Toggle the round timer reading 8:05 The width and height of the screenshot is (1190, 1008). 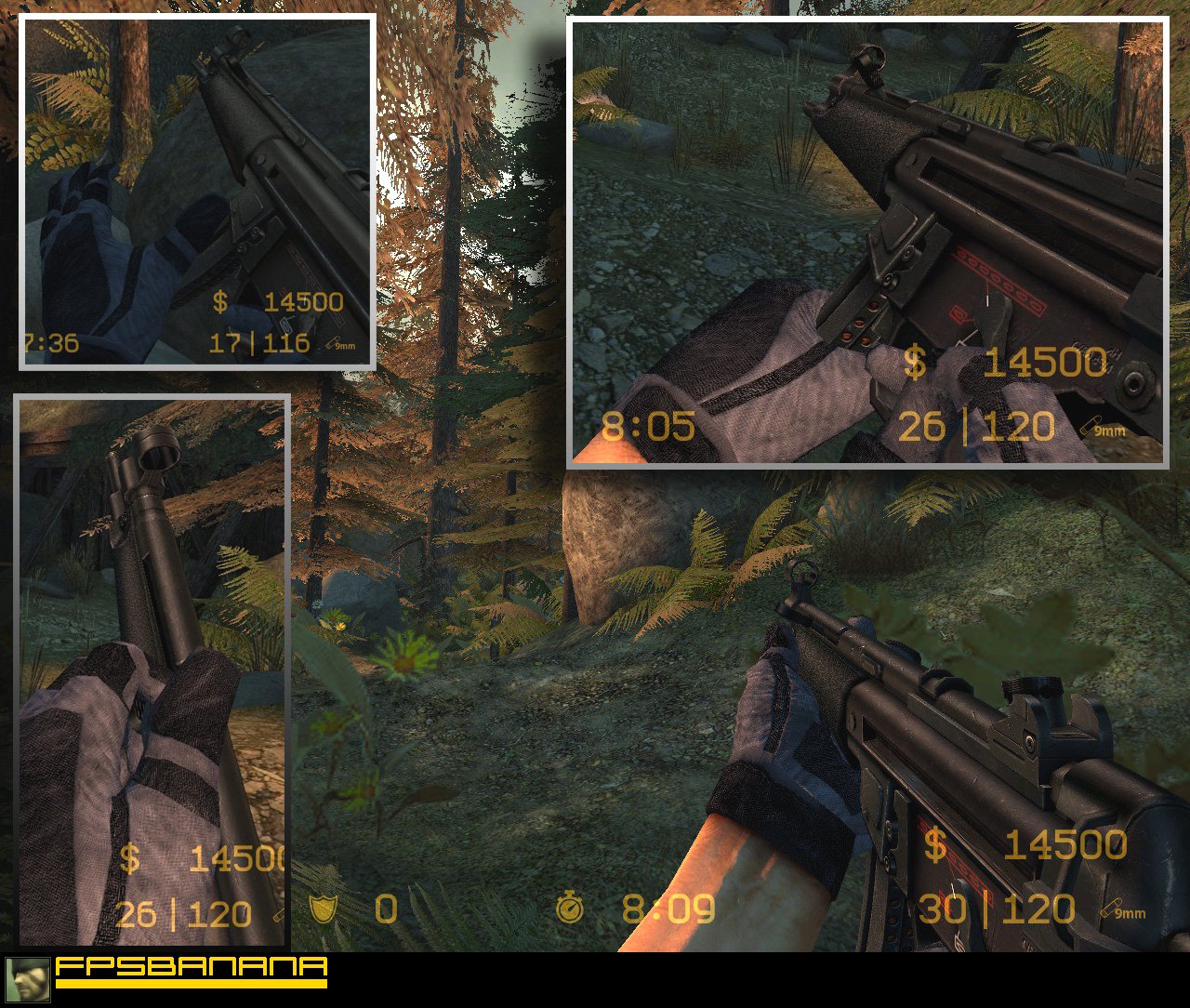point(648,427)
